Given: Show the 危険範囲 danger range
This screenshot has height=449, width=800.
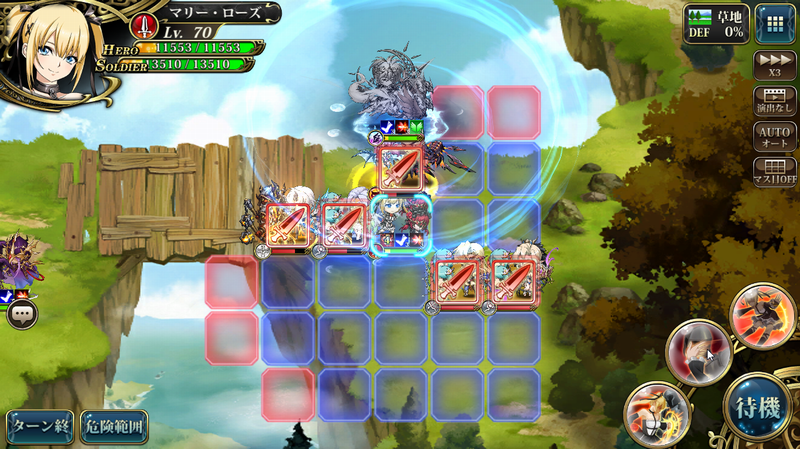Looking at the screenshot, I should (x=114, y=427).
